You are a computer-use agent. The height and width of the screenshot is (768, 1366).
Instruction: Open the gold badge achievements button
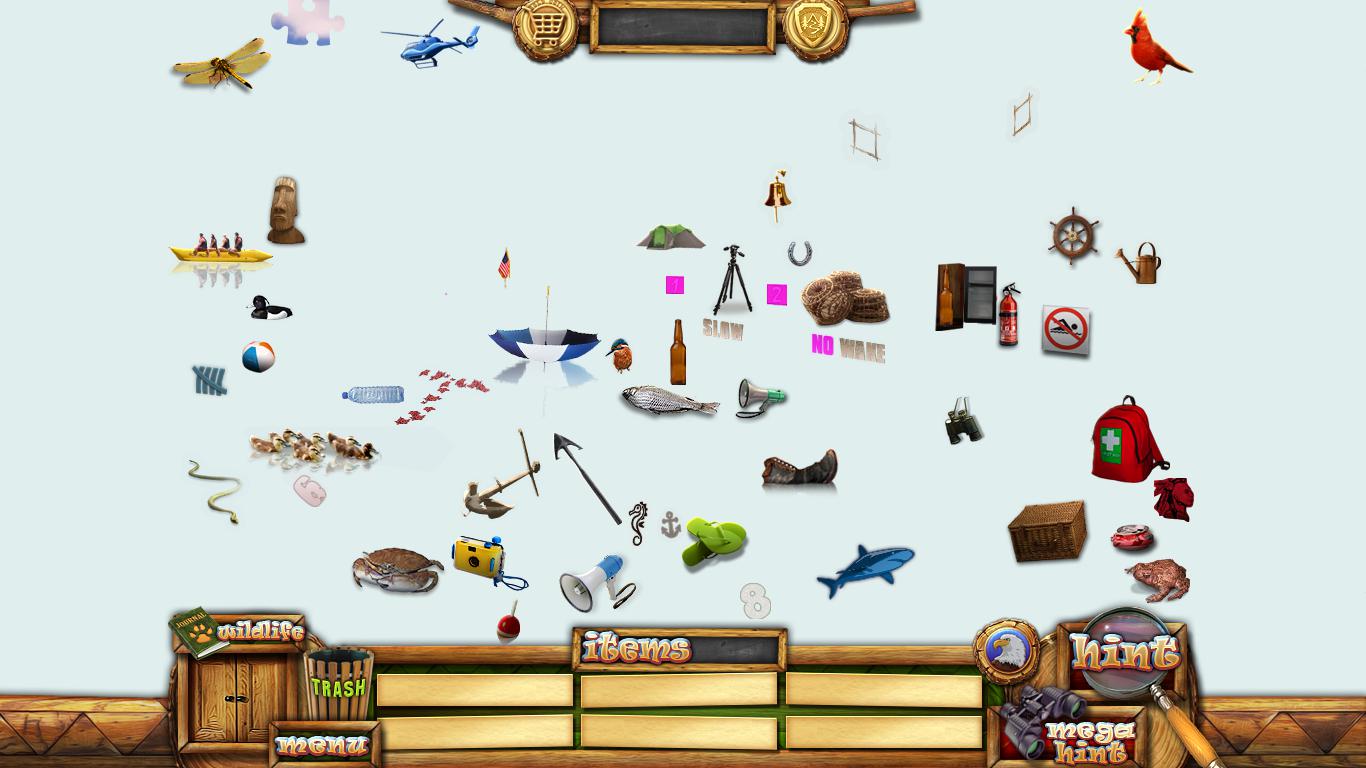click(x=815, y=27)
